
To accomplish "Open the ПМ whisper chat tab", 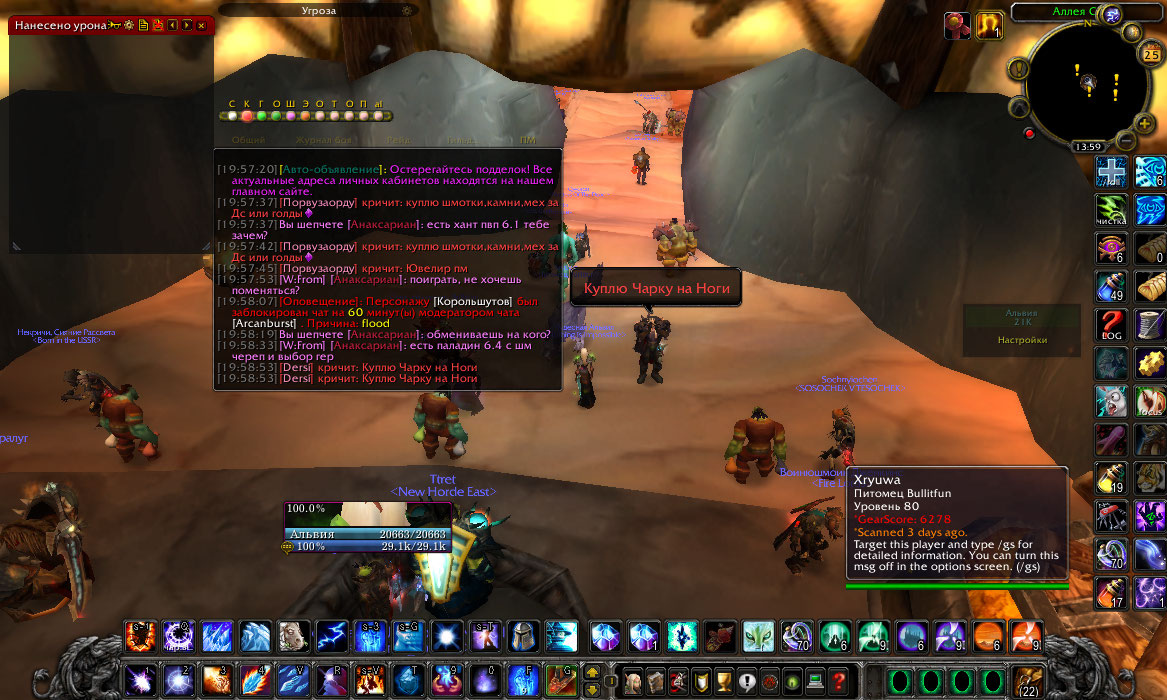I will click(529, 141).
